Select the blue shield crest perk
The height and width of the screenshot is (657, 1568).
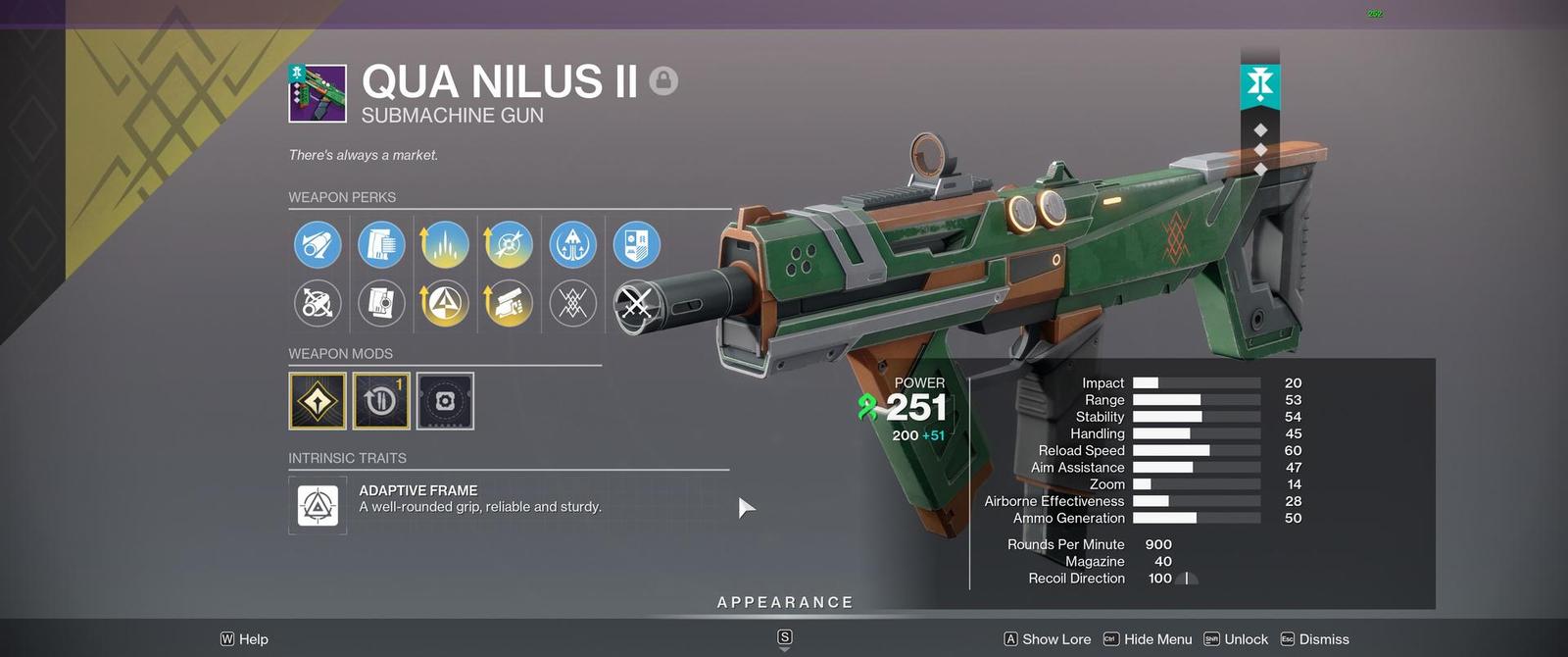[636, 245]
